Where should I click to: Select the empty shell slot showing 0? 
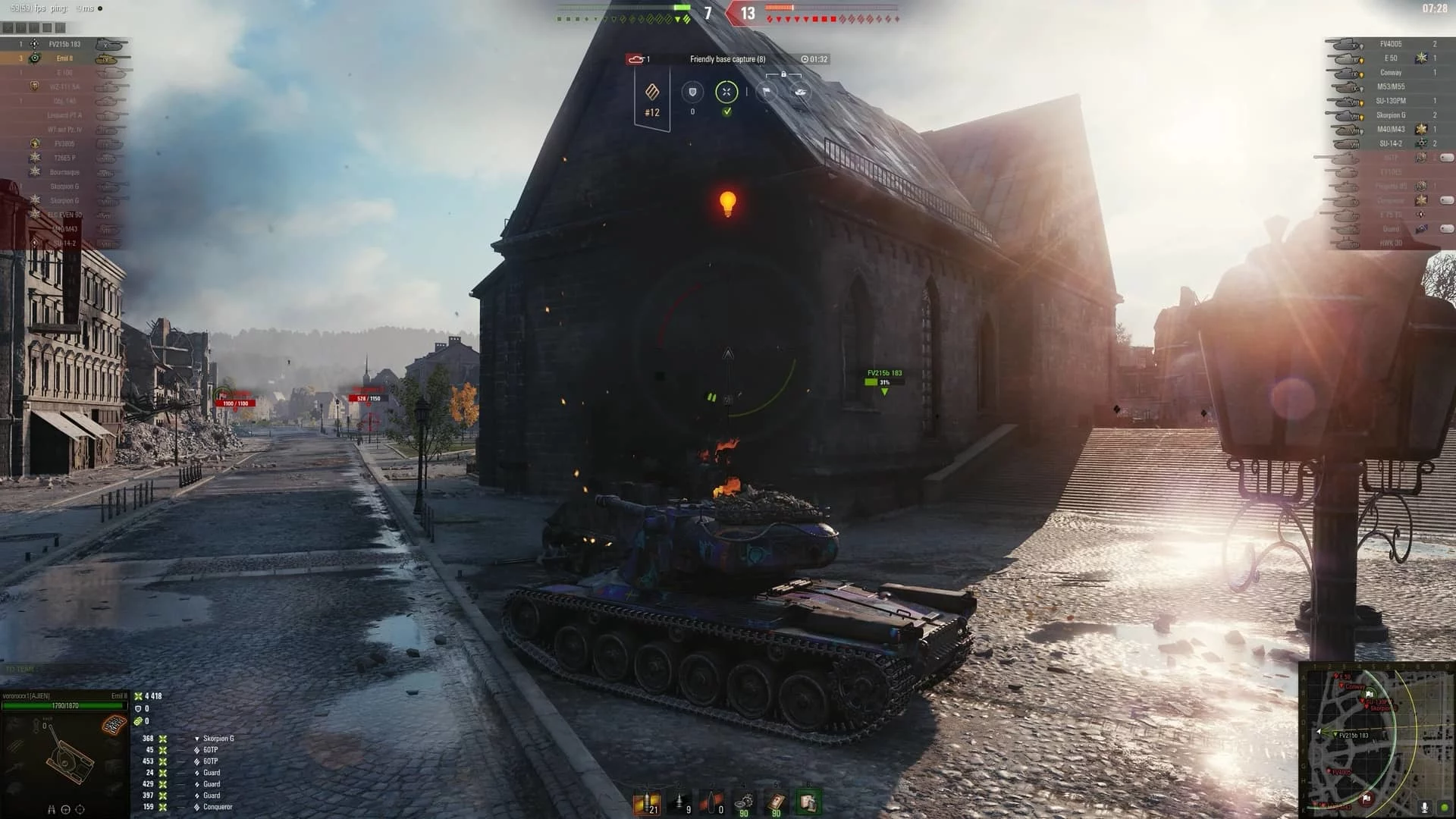(x=713, y=802)
